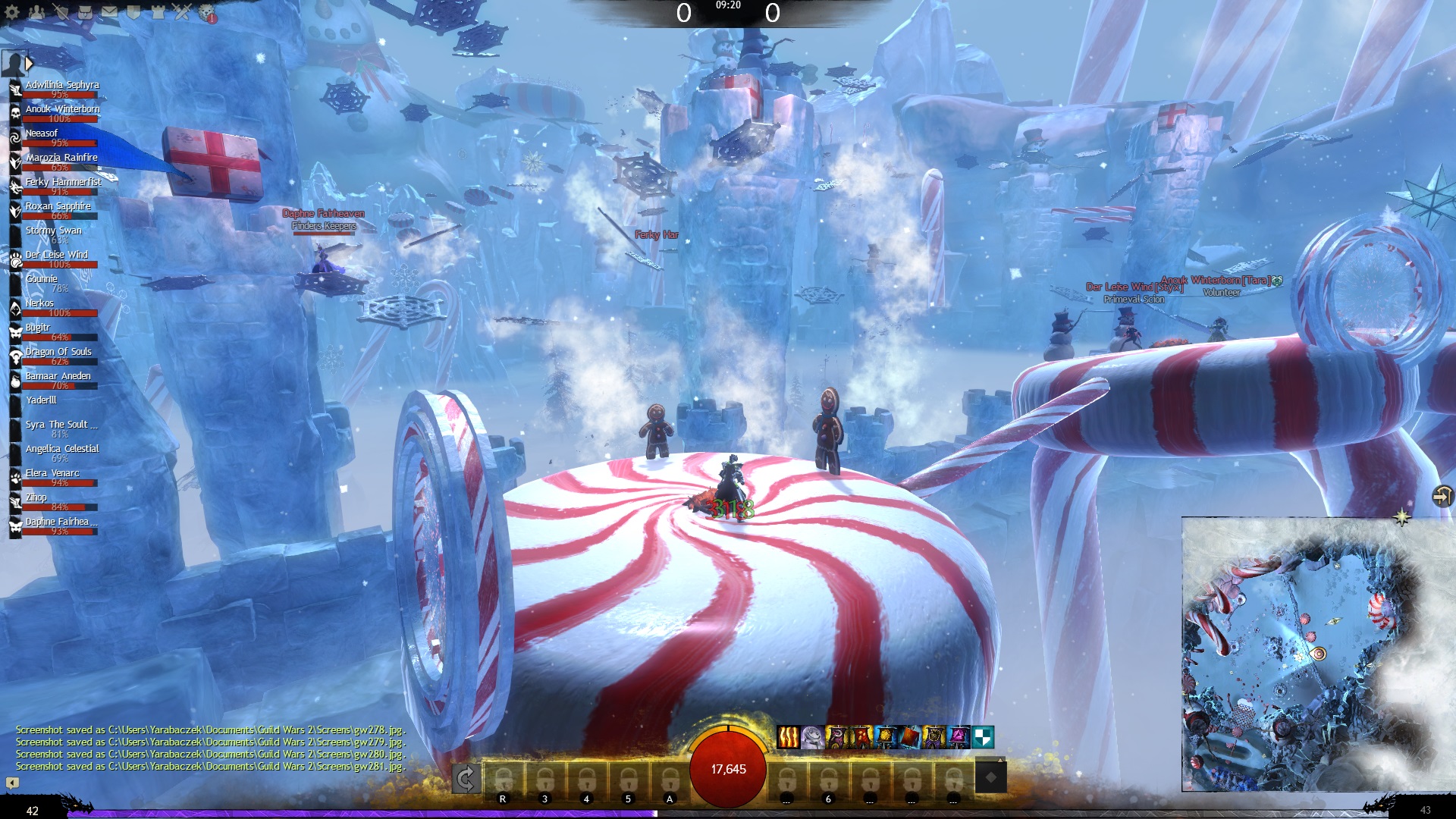The width and height of the screenshot is (1456, 819).
Task: Expand the party portrait arrow
Action: (x=30, y=64)
